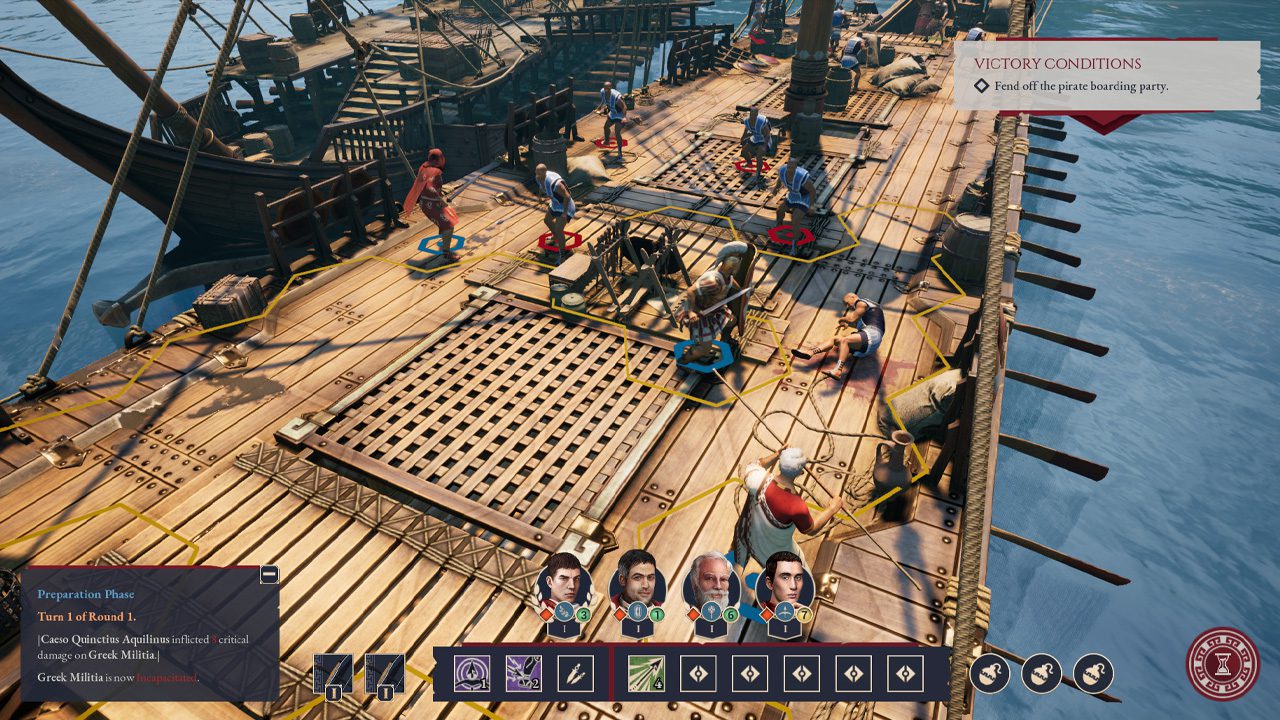
Task: Select the portrait with the green 3 badge
Action: [565, 582]
